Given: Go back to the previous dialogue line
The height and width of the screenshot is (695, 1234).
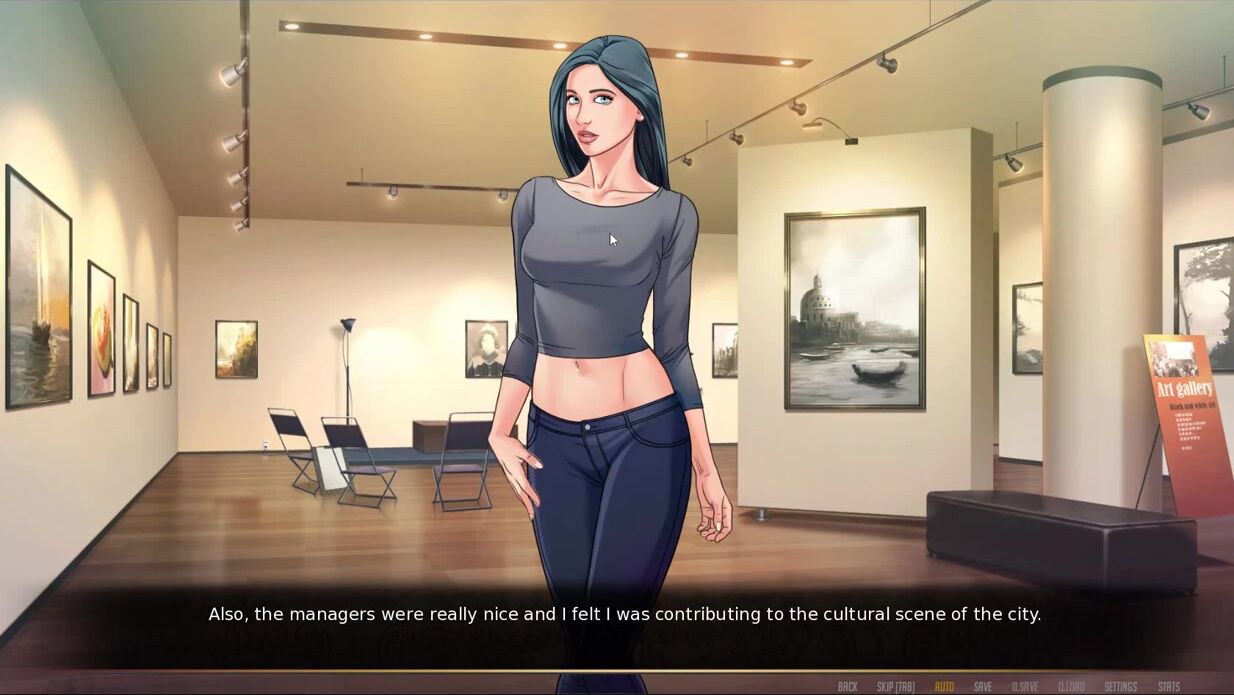Looking at the screenshot, I should pyautogui.click(x=847, y=687).
